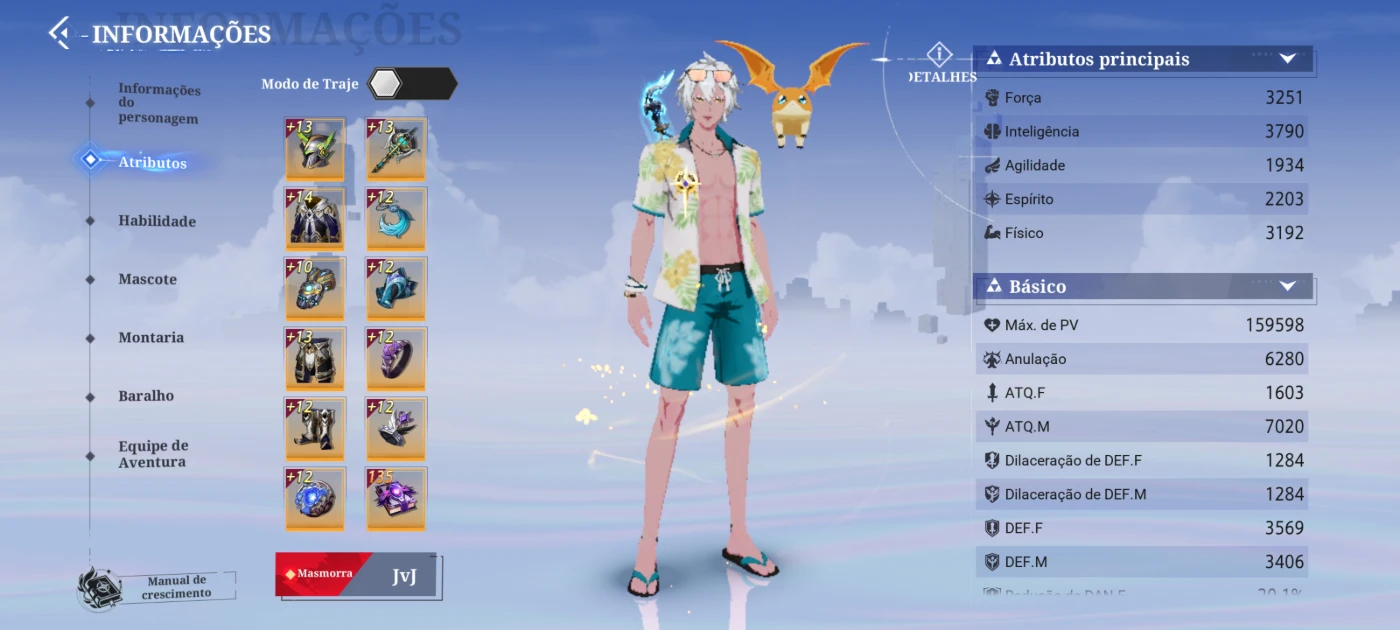This screenshot has width=1400, height=630.
Task: Select the +13 helmet equipment slot
Action: (315, 149)
